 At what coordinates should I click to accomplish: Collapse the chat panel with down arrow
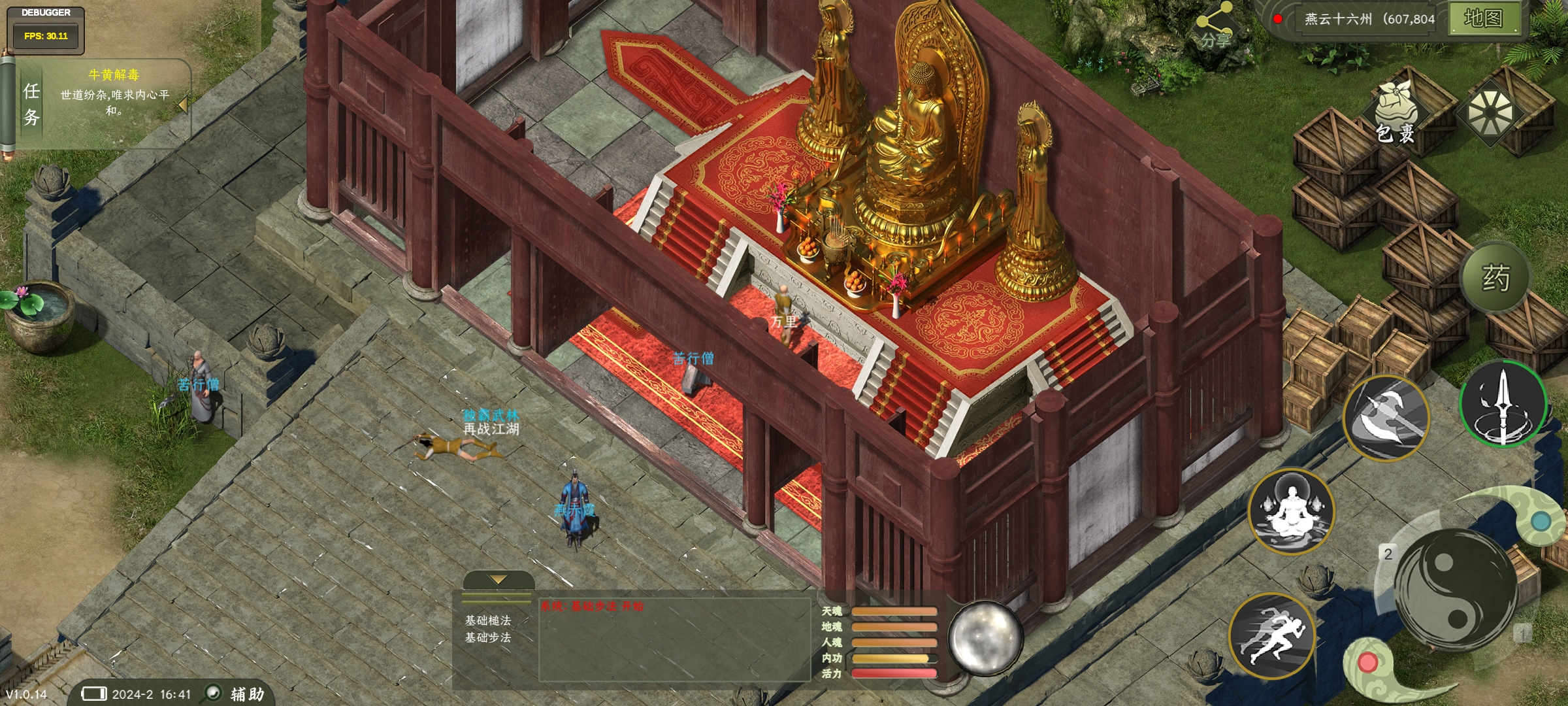498,580
